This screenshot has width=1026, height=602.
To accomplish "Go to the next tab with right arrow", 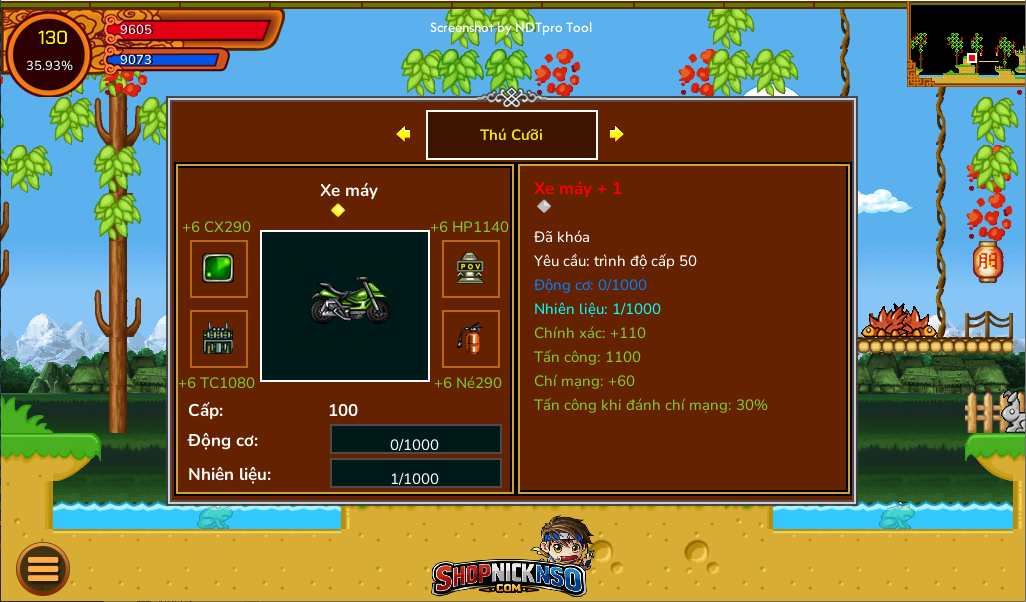I will 616,134.
